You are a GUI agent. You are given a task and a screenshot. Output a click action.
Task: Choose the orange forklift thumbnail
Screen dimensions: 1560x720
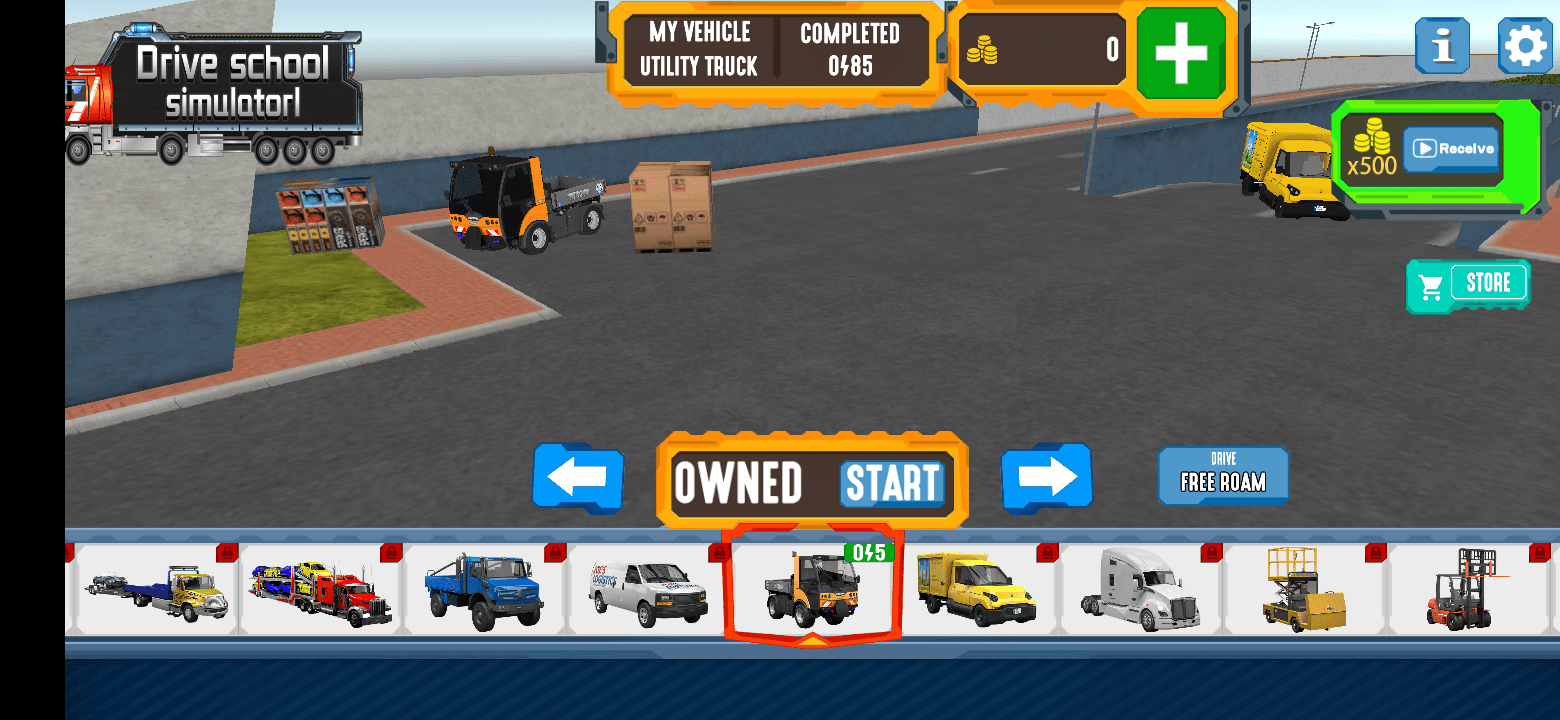1466,590
